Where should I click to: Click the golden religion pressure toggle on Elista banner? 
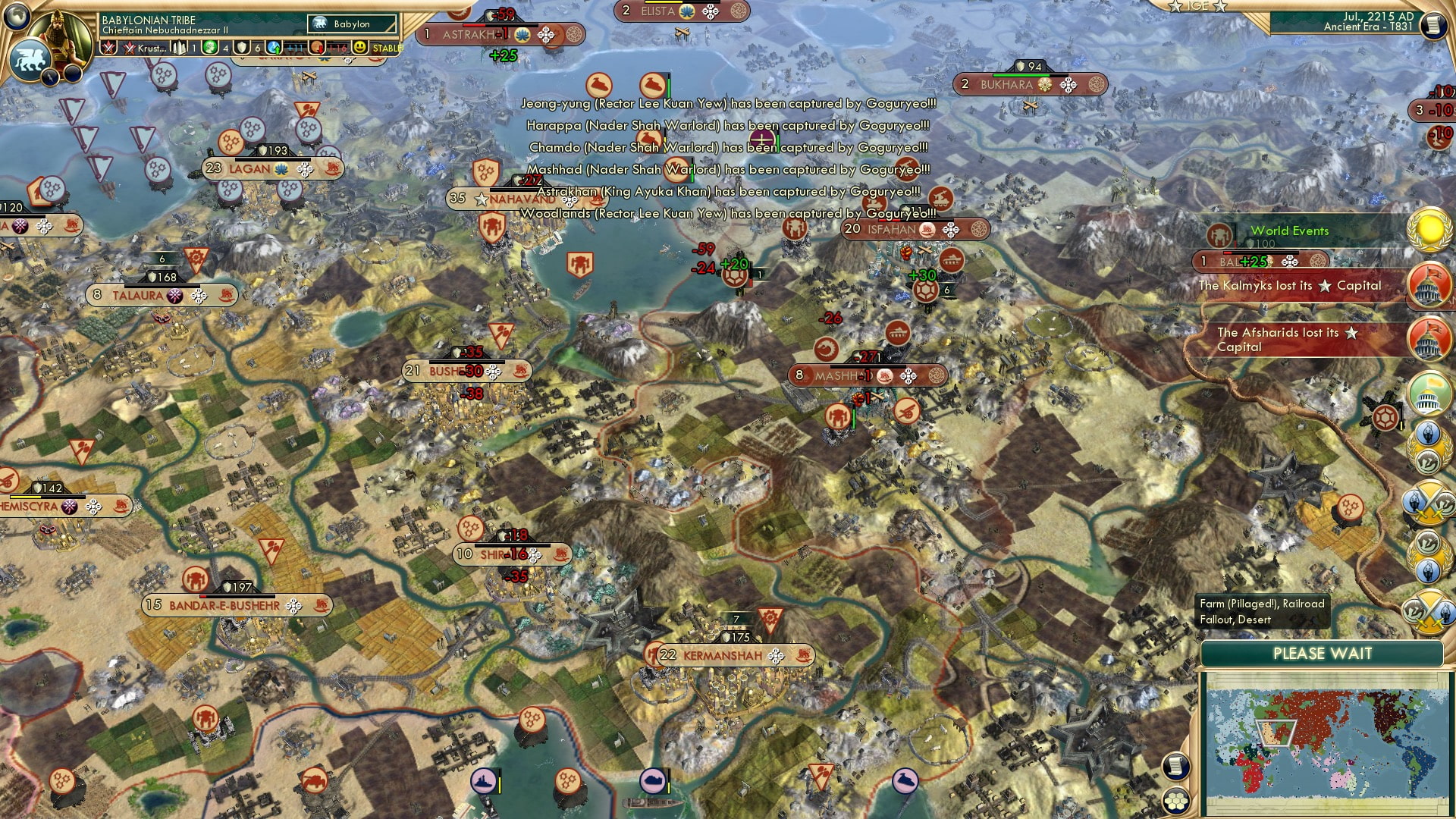[x=686, y=11]
